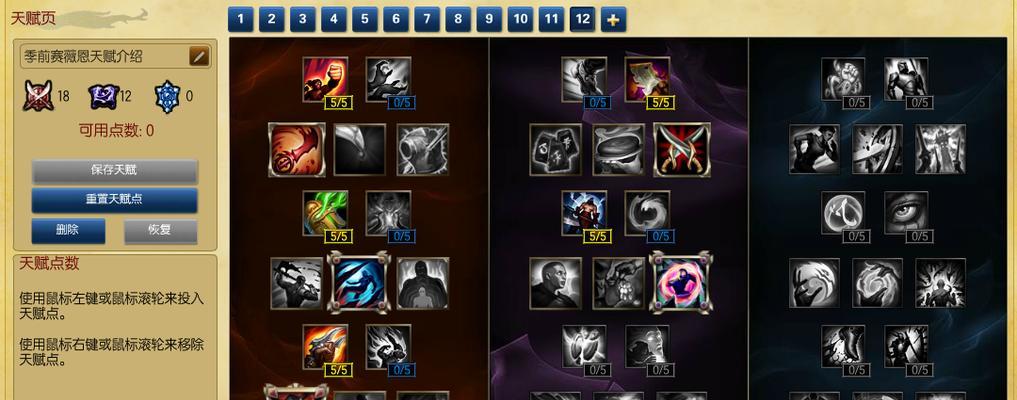Select the grey eye mastery icon

click(906, 213)
